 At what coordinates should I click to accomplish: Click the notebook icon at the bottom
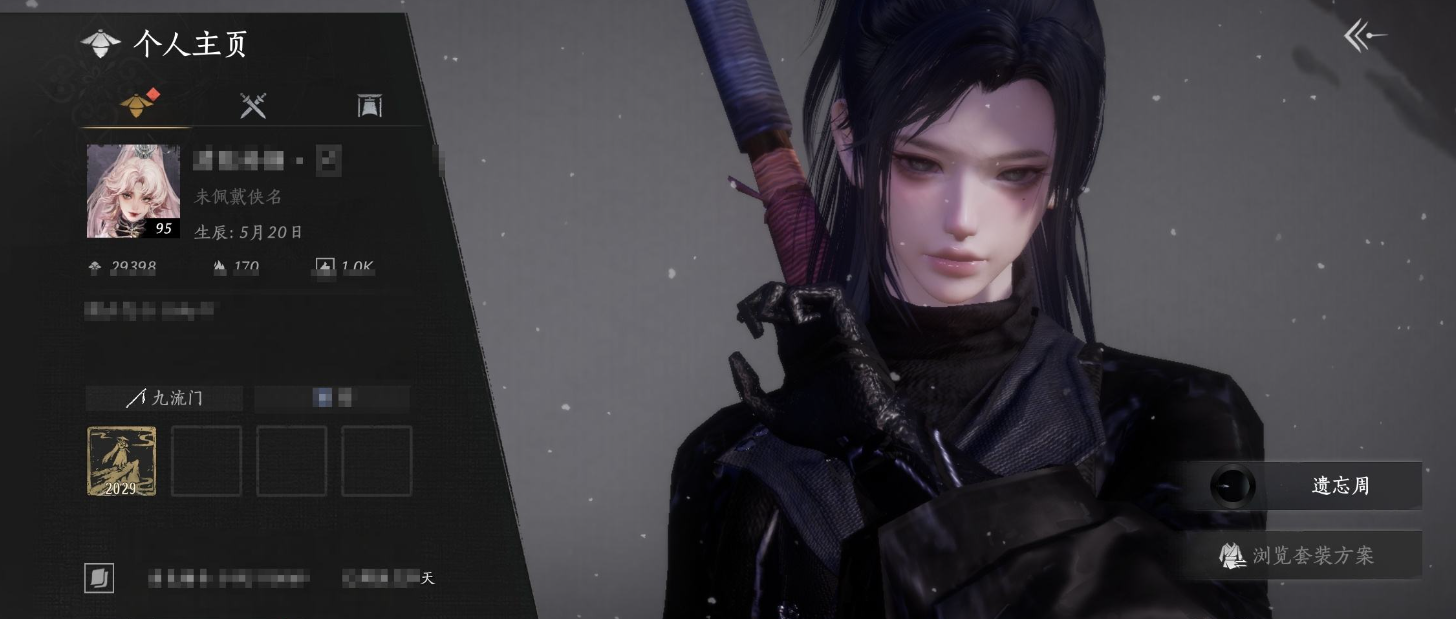tap(99, 578)
